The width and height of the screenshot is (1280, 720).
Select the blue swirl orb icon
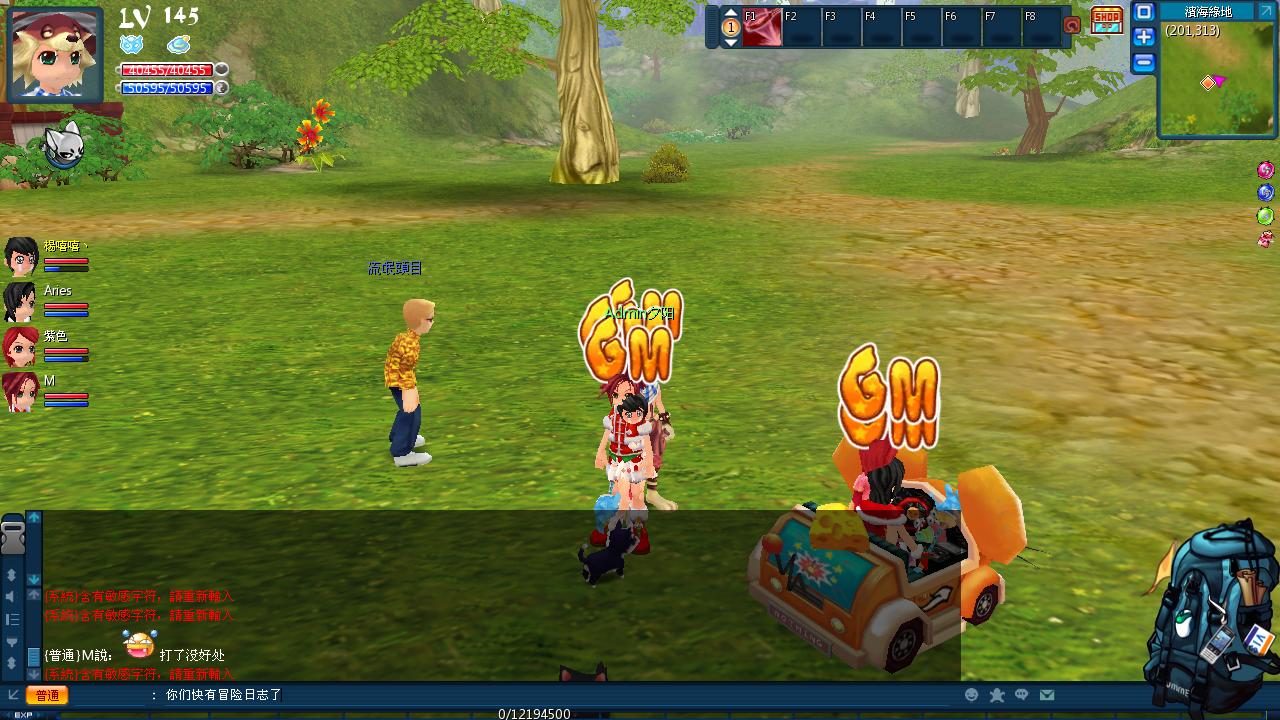pyautogui.click(x=1264, y=192)
